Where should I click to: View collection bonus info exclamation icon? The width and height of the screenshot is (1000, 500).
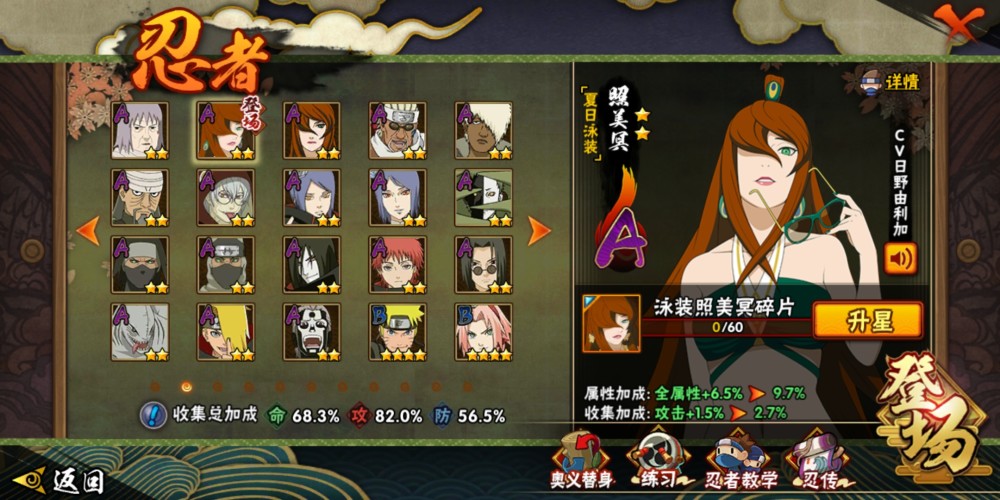coord(153,415)
